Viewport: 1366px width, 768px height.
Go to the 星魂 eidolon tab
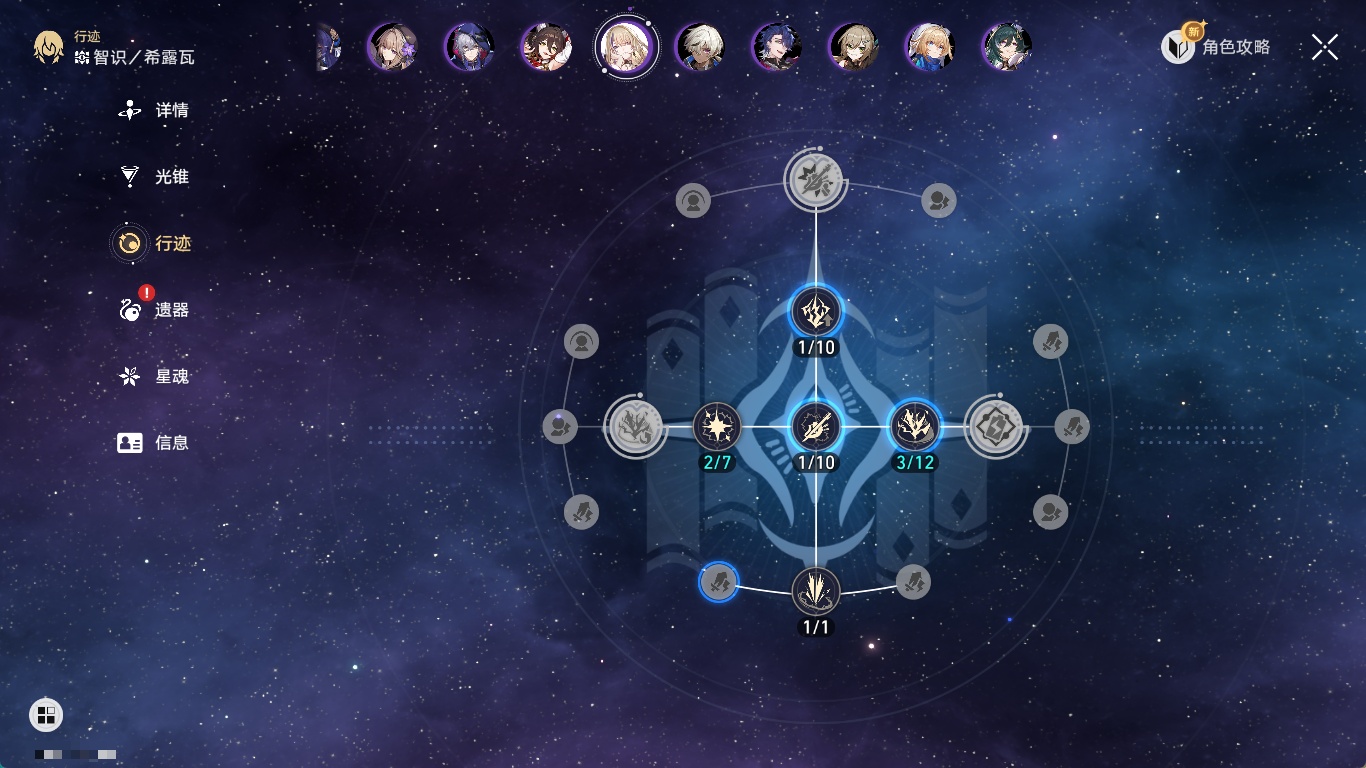point(154,377)
